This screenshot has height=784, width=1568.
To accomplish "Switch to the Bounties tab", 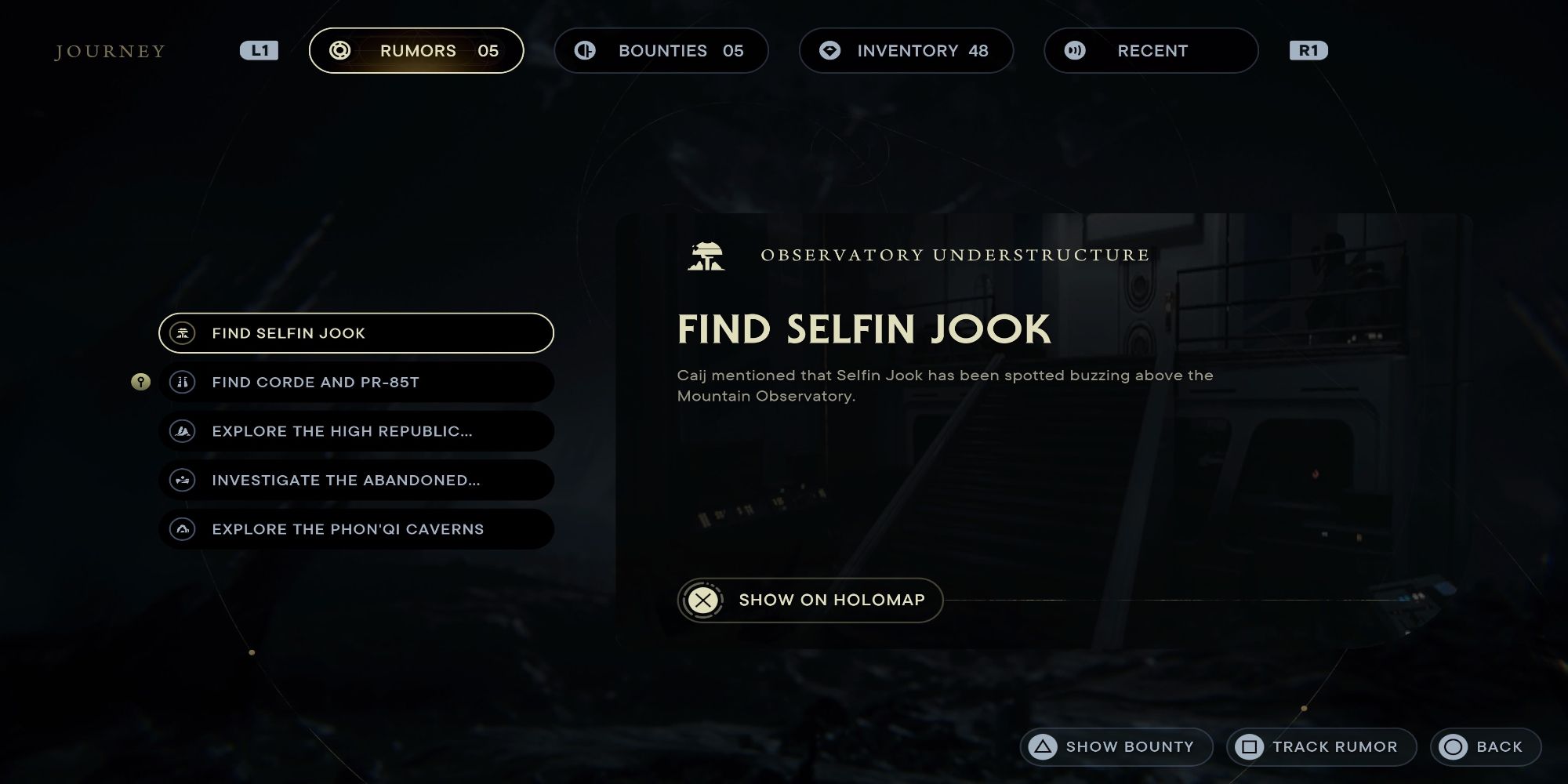I will coord(662,50).
